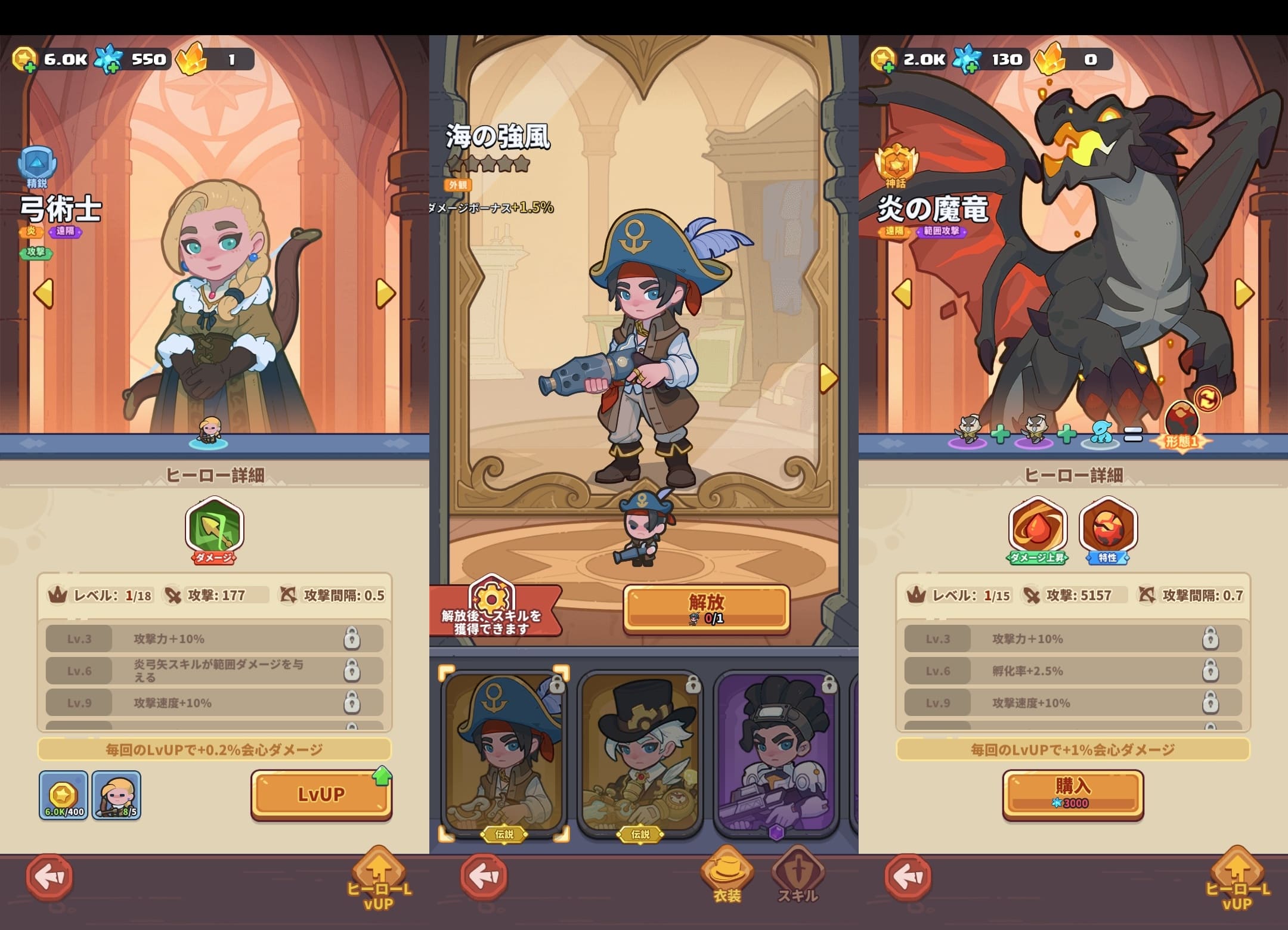Viewport: 1288px width, 930px height.
Task: Show next costume with arrow beside pirate
Action: [x=828, y=378]
